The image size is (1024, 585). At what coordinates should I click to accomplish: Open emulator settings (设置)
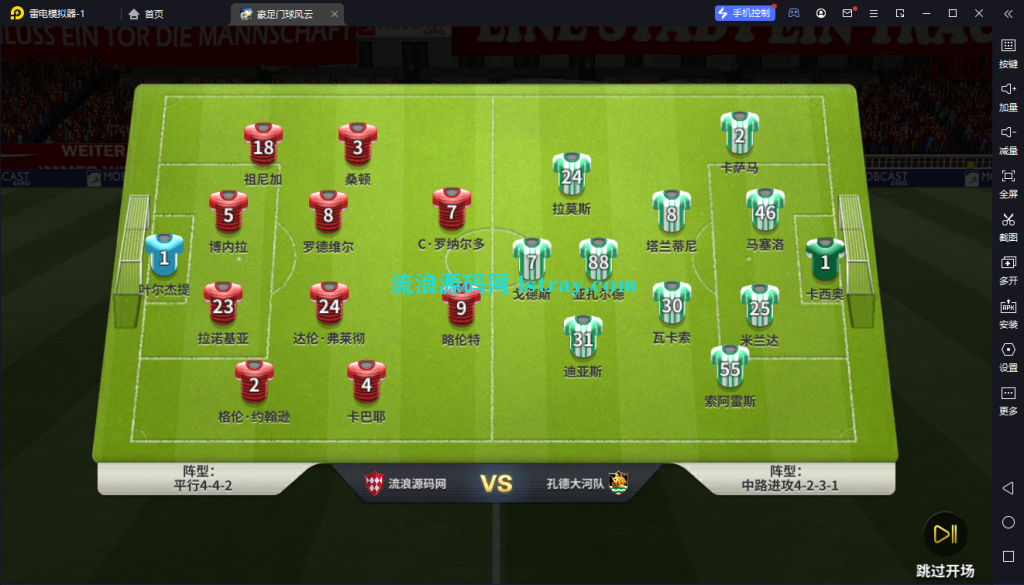[x=1008, y=355]
